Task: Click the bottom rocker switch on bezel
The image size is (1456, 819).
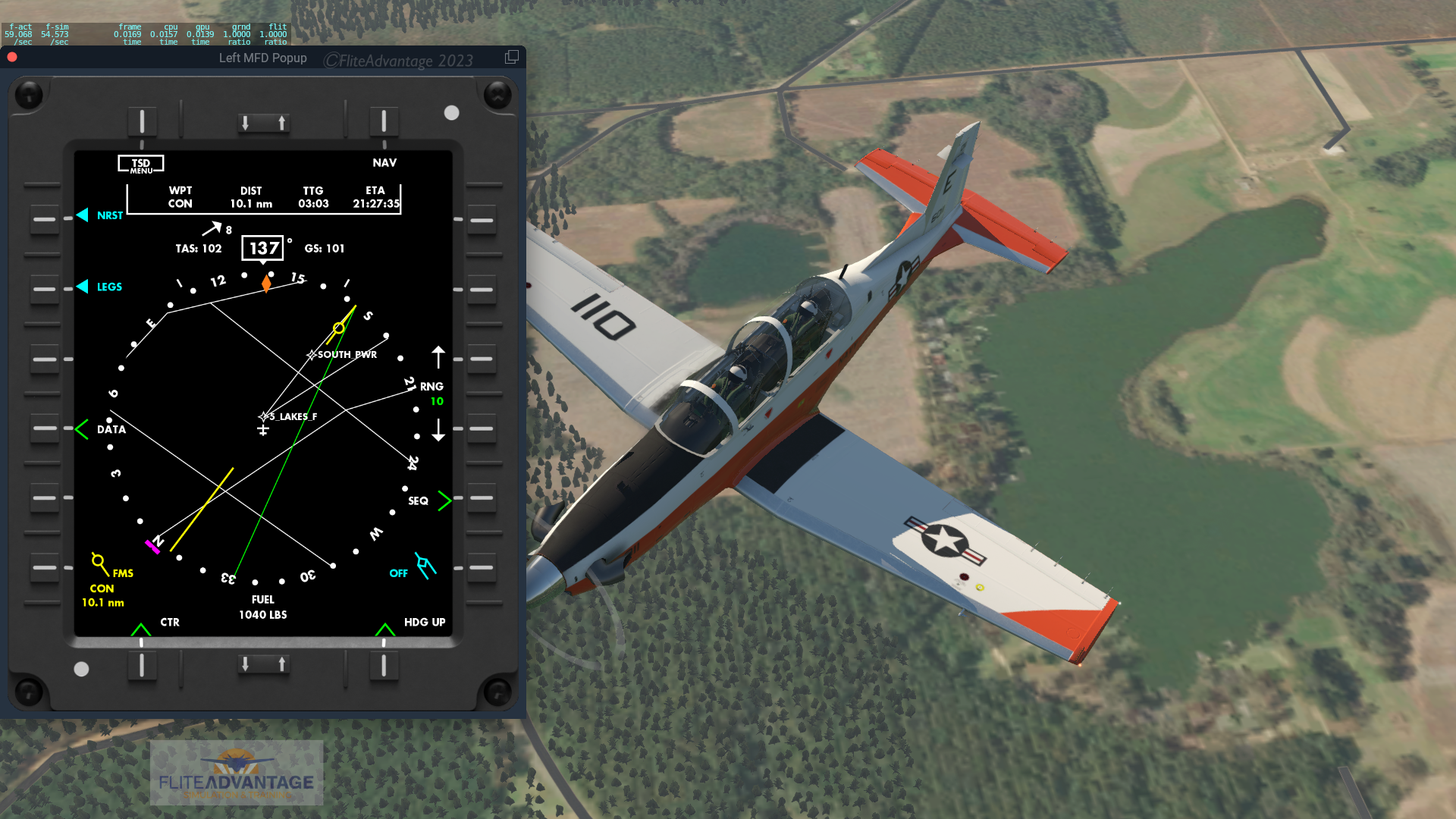Action: pos(263,664)
